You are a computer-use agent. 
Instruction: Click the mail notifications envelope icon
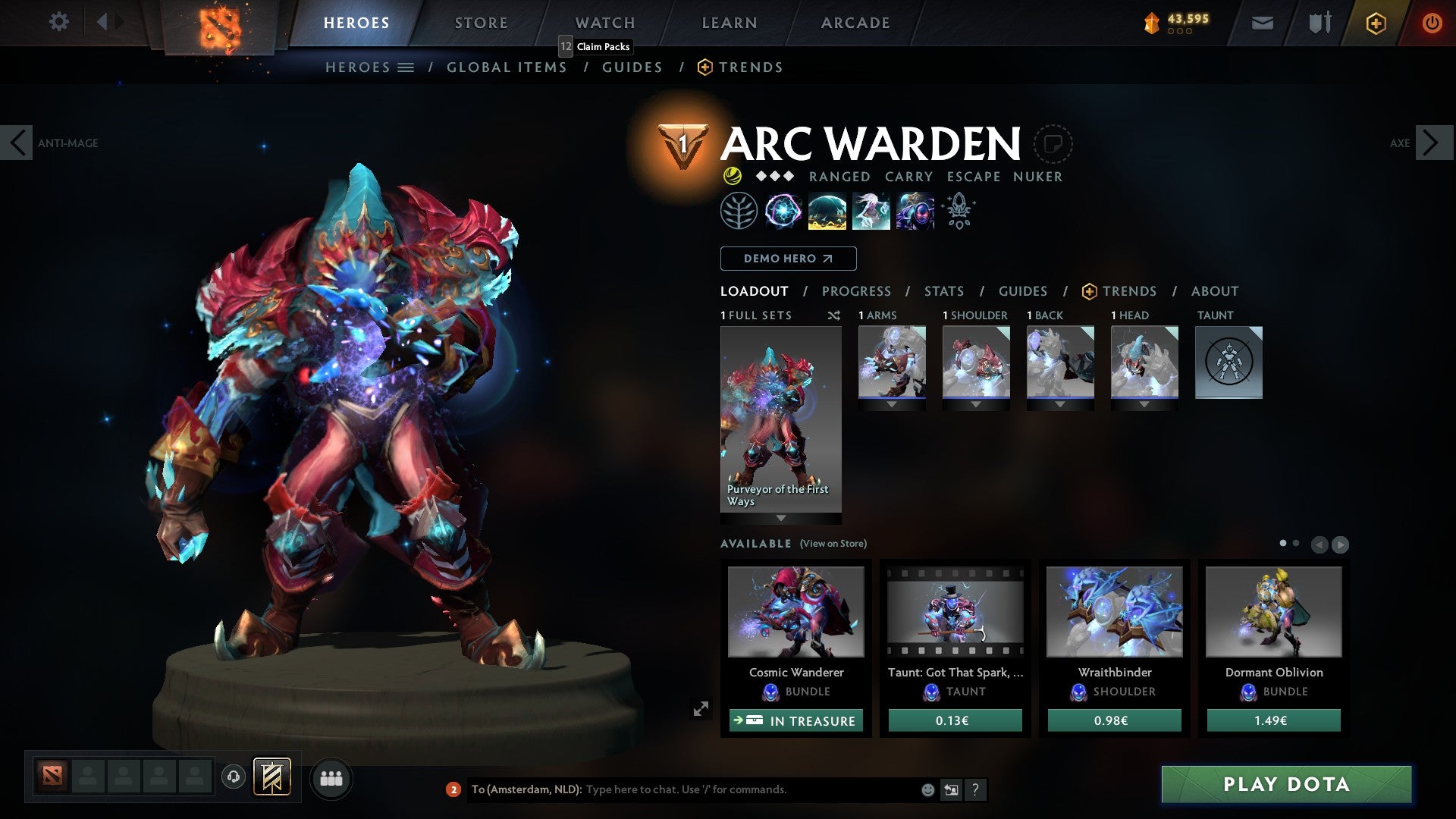pyautogui.click(x=1262, y=23)
